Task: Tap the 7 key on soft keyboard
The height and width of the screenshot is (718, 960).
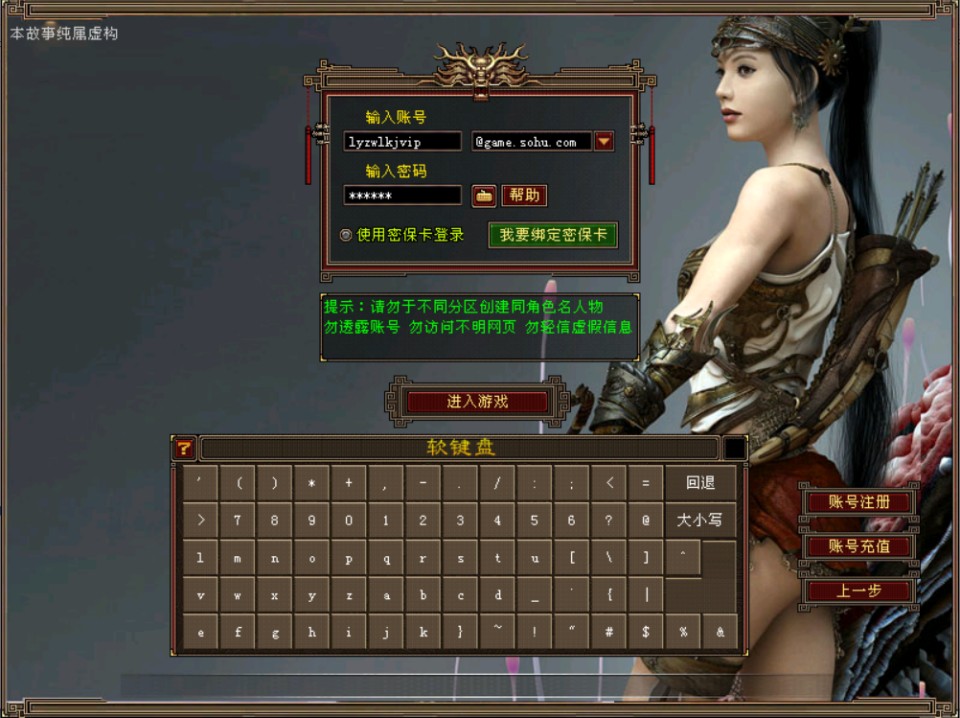Action: point(237,520)
